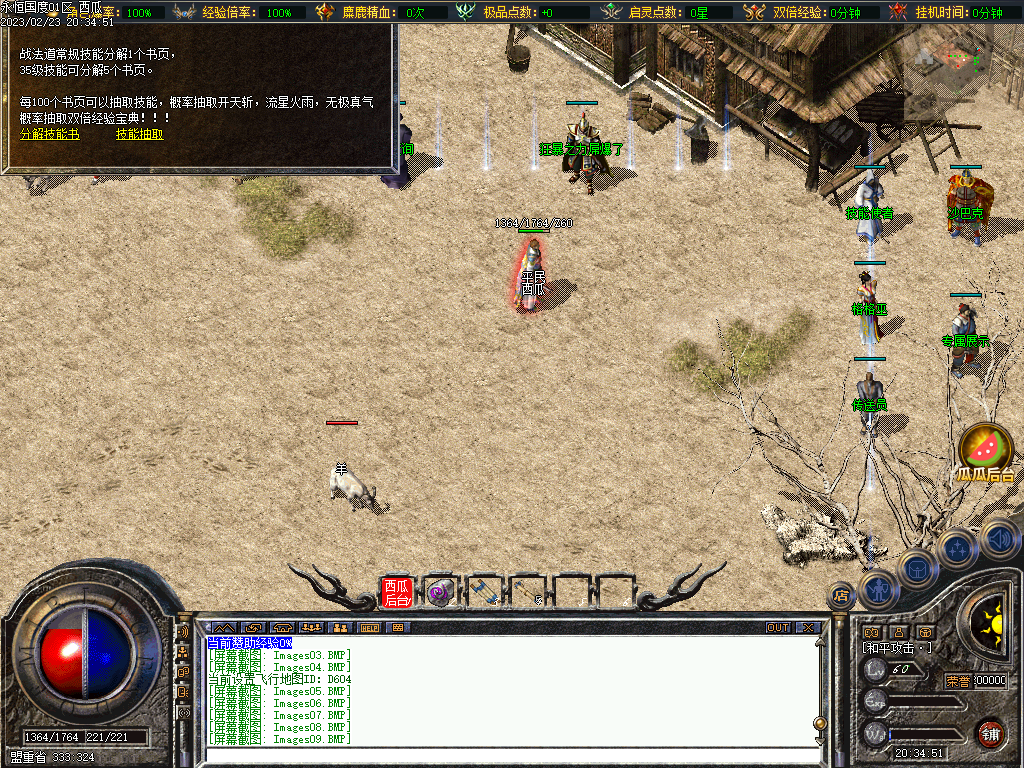The height and width of the screenshot is (768, 1024).
Task: Use the purple orb hotbar item
Action: click(x=440, y=592)
